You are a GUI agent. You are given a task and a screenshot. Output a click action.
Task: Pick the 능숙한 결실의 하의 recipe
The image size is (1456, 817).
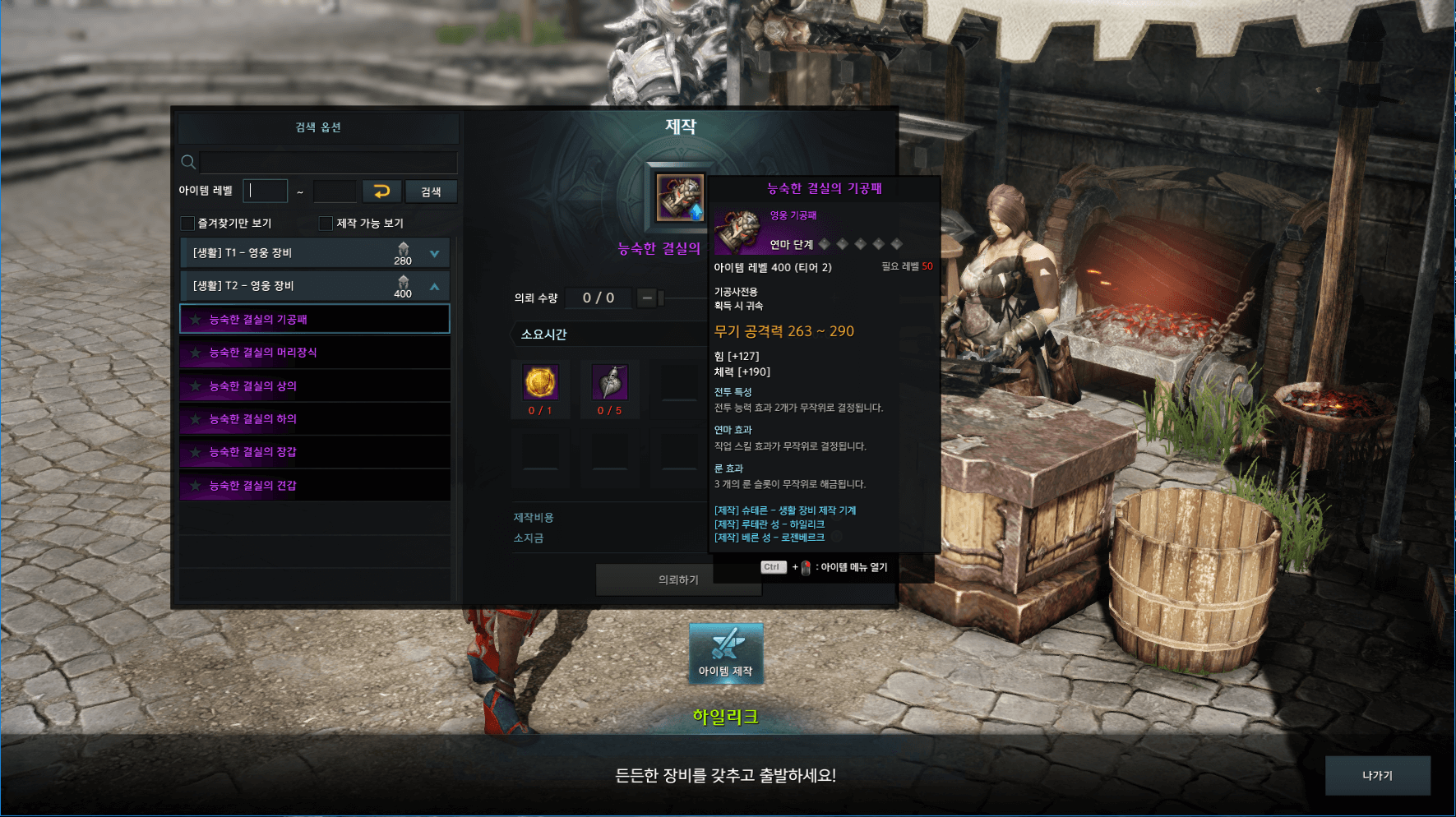point(315,419)
